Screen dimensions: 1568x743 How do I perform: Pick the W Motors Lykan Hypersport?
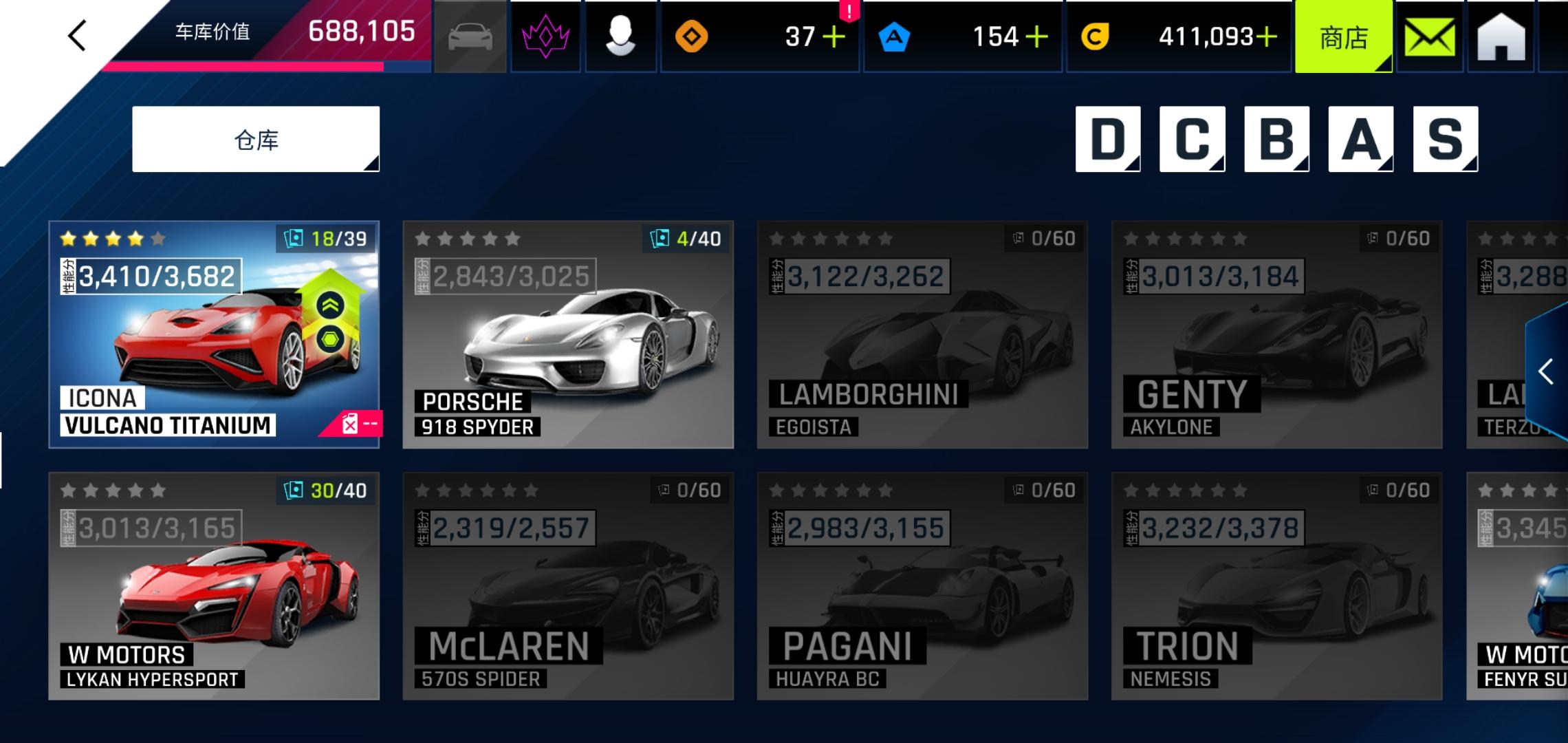tap(214, 586)
